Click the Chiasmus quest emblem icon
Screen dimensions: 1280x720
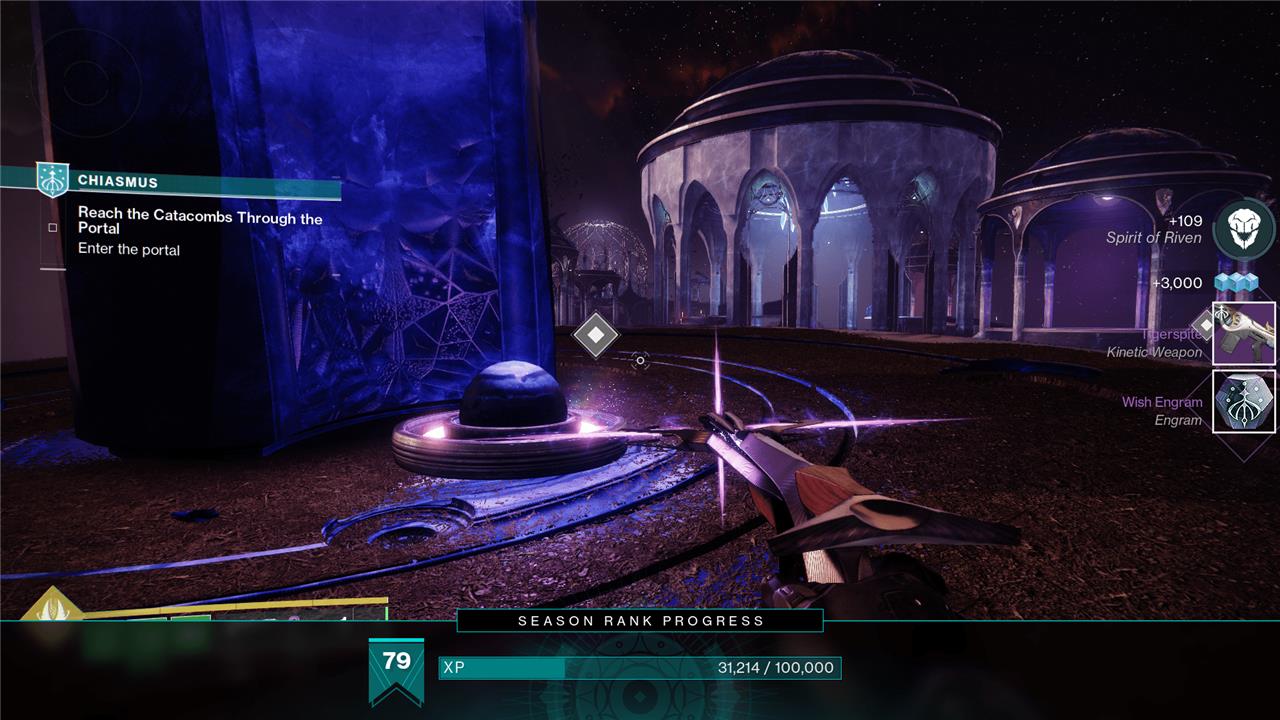(x=52, y=180)
